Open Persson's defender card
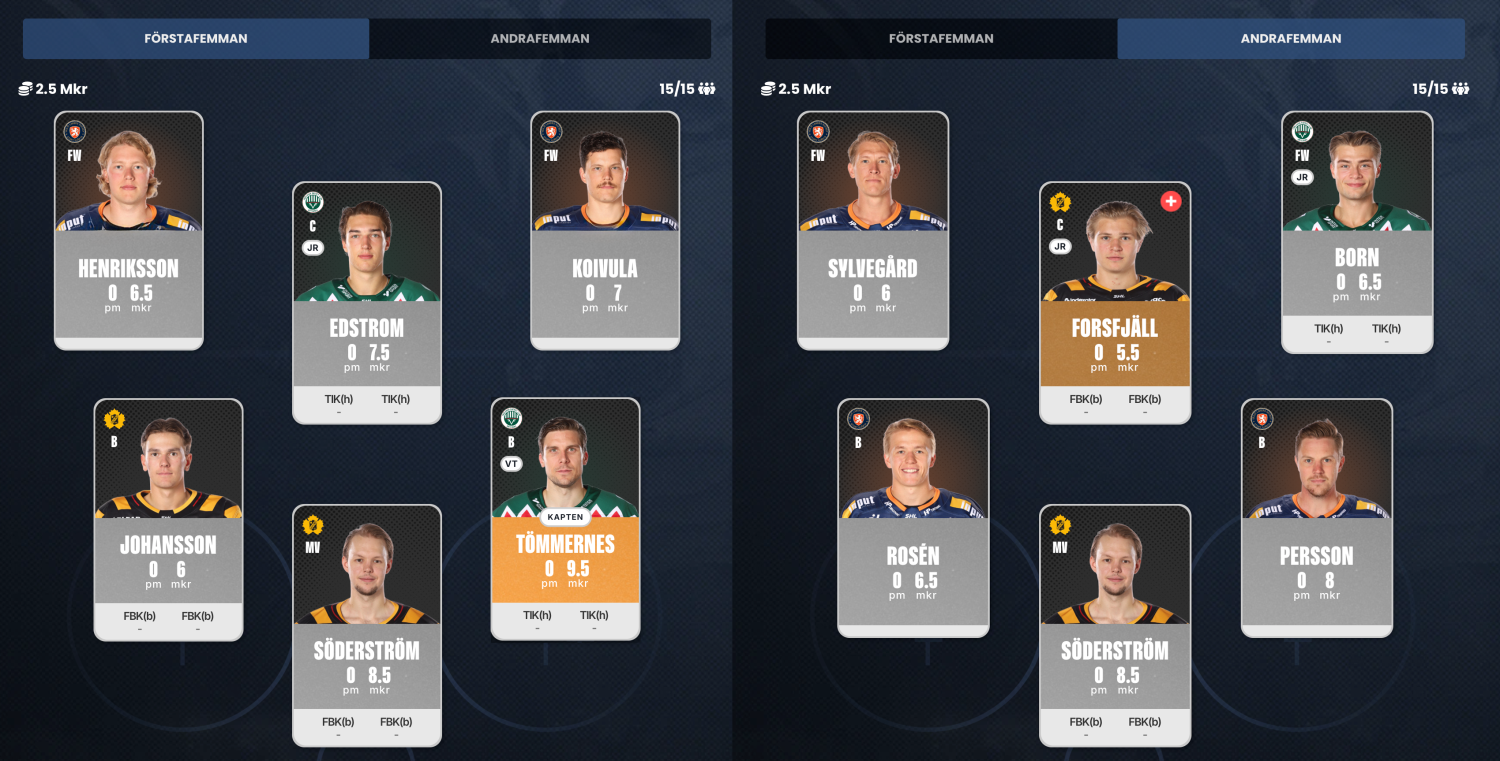 click(1317, 519)
